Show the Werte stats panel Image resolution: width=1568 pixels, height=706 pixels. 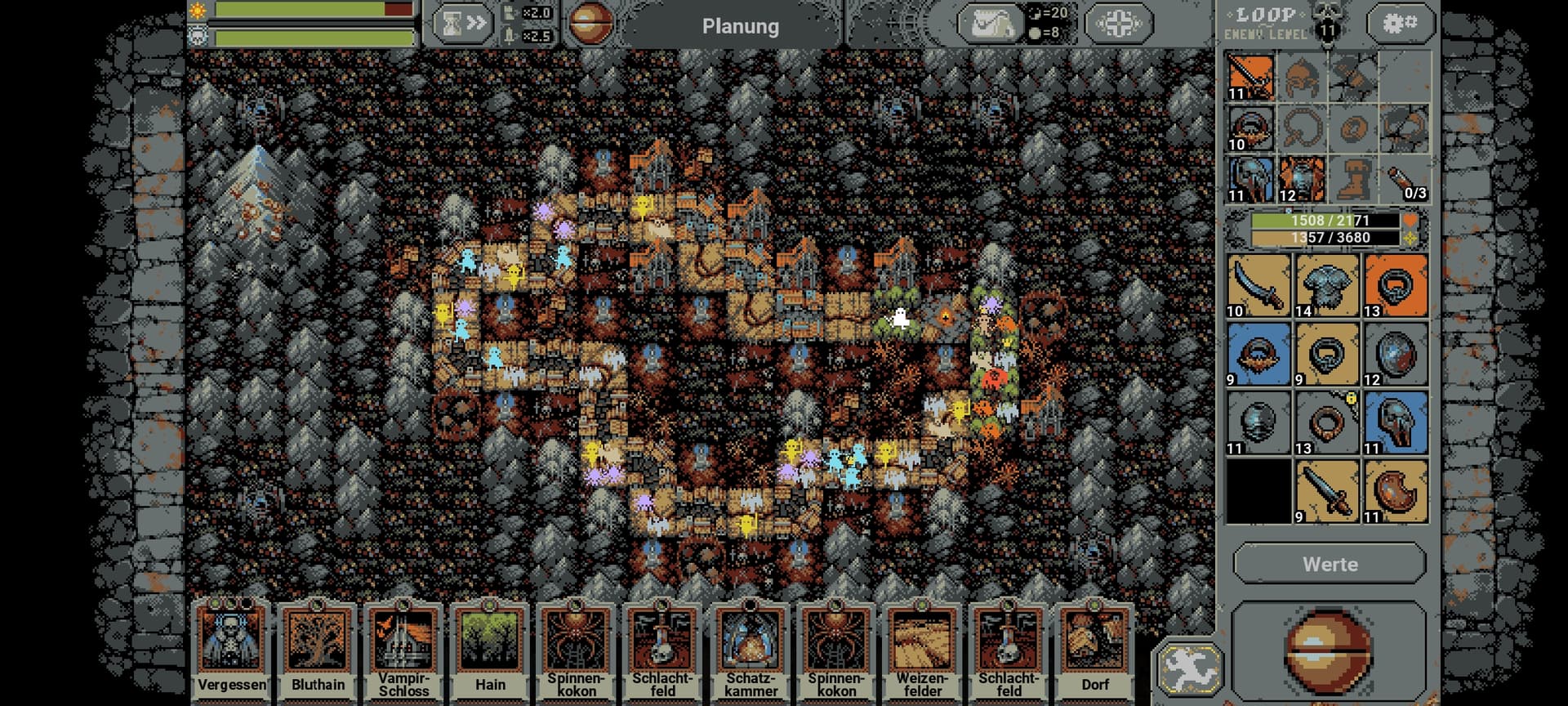click(1330, 564)
